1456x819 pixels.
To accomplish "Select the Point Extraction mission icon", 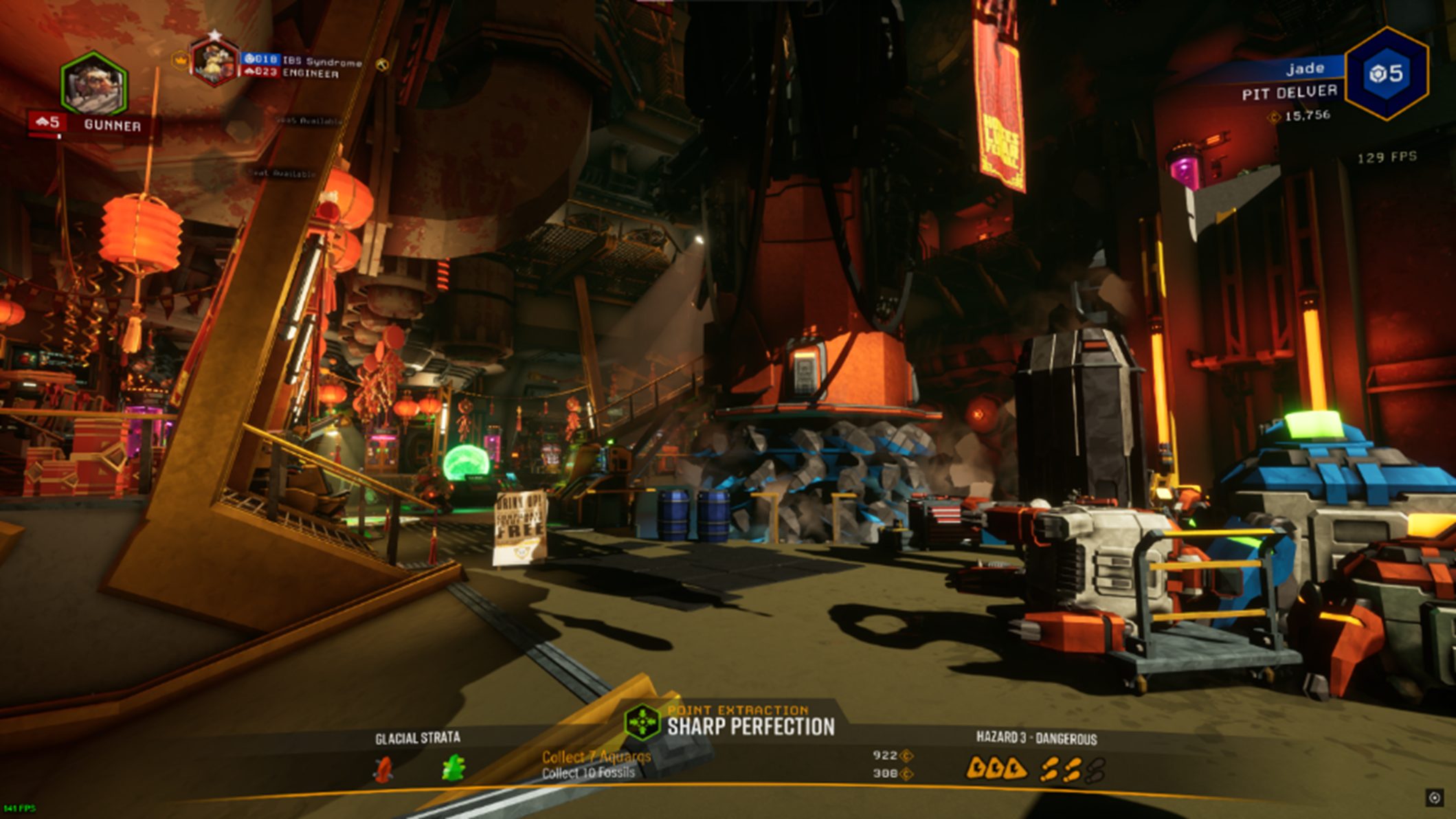I will 642,723.
